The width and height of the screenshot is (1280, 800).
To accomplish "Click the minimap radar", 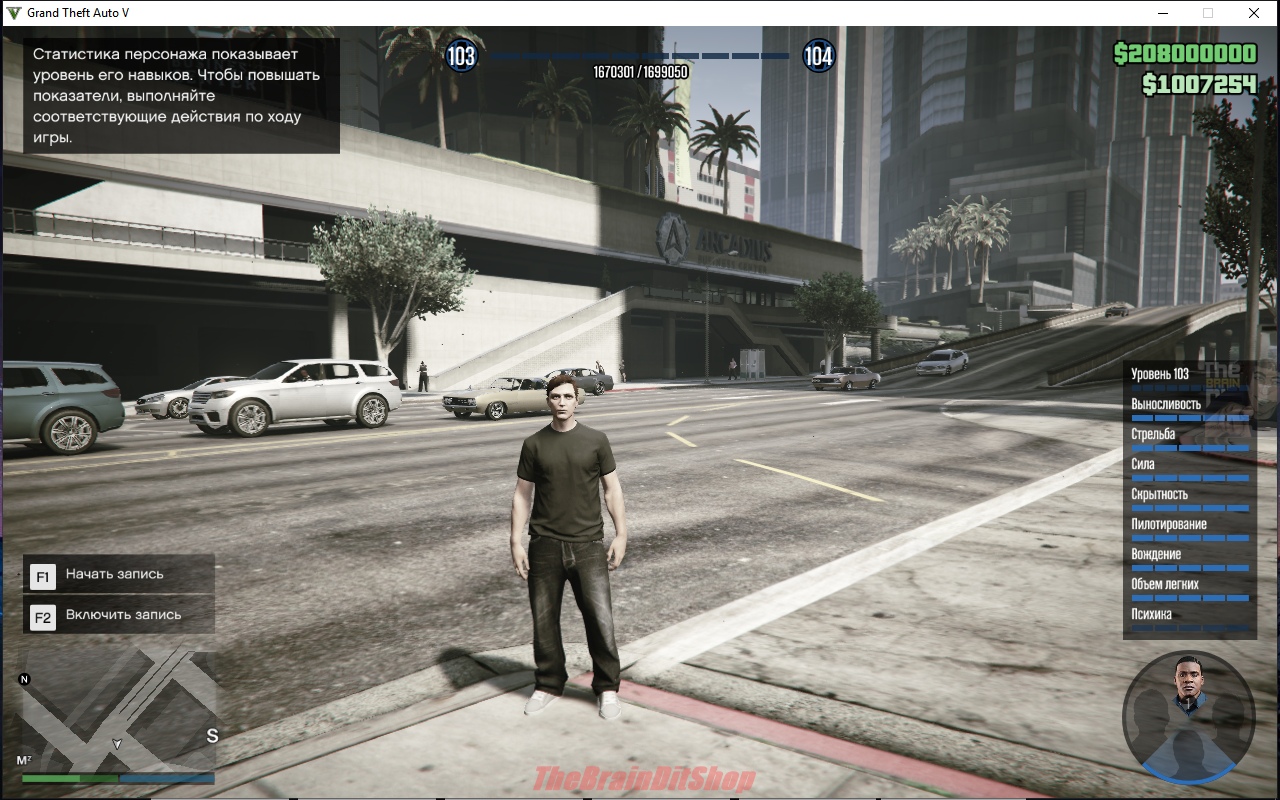I will coord(118,711).
